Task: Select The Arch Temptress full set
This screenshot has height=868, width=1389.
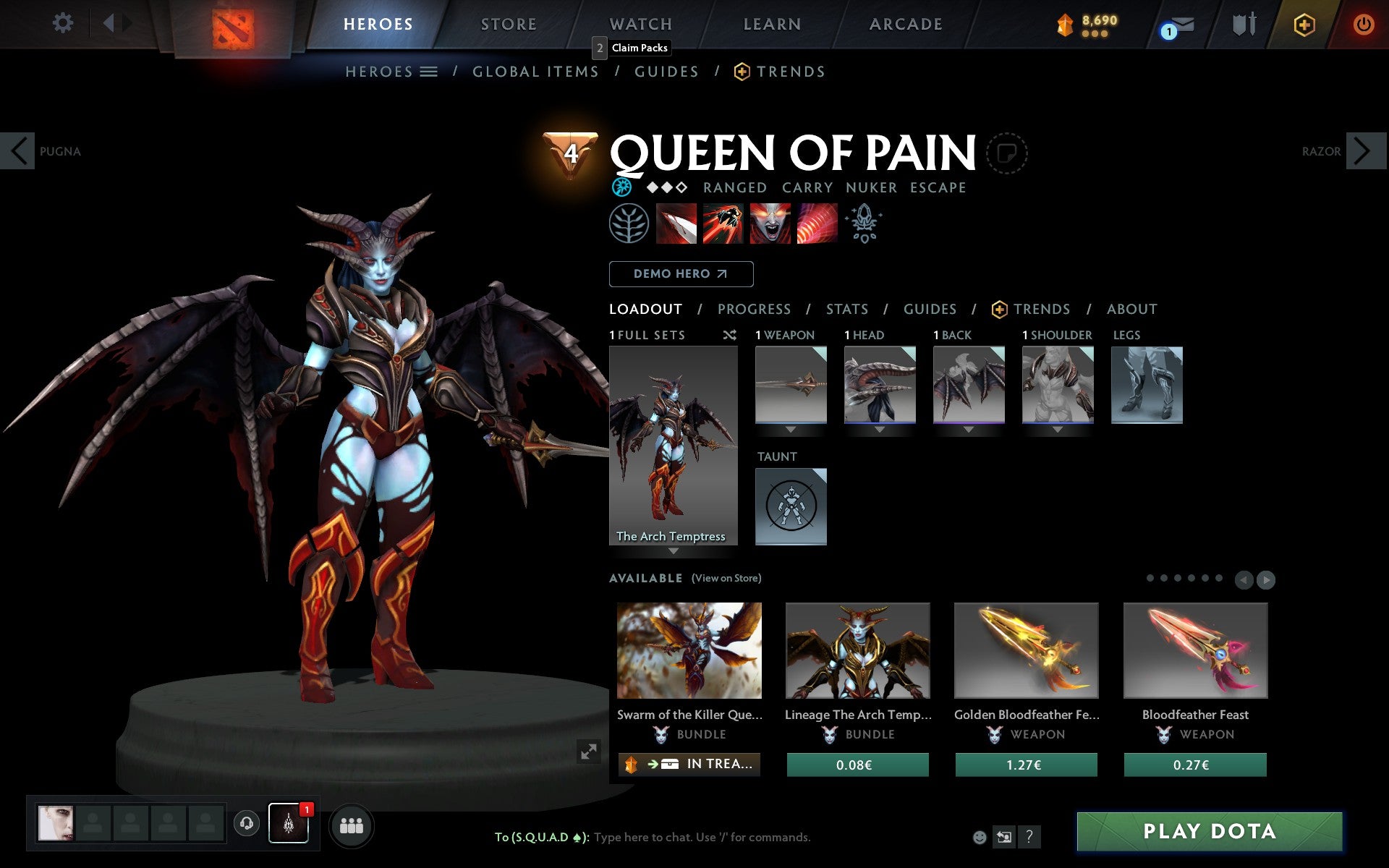Action: [x=673, y=445]
